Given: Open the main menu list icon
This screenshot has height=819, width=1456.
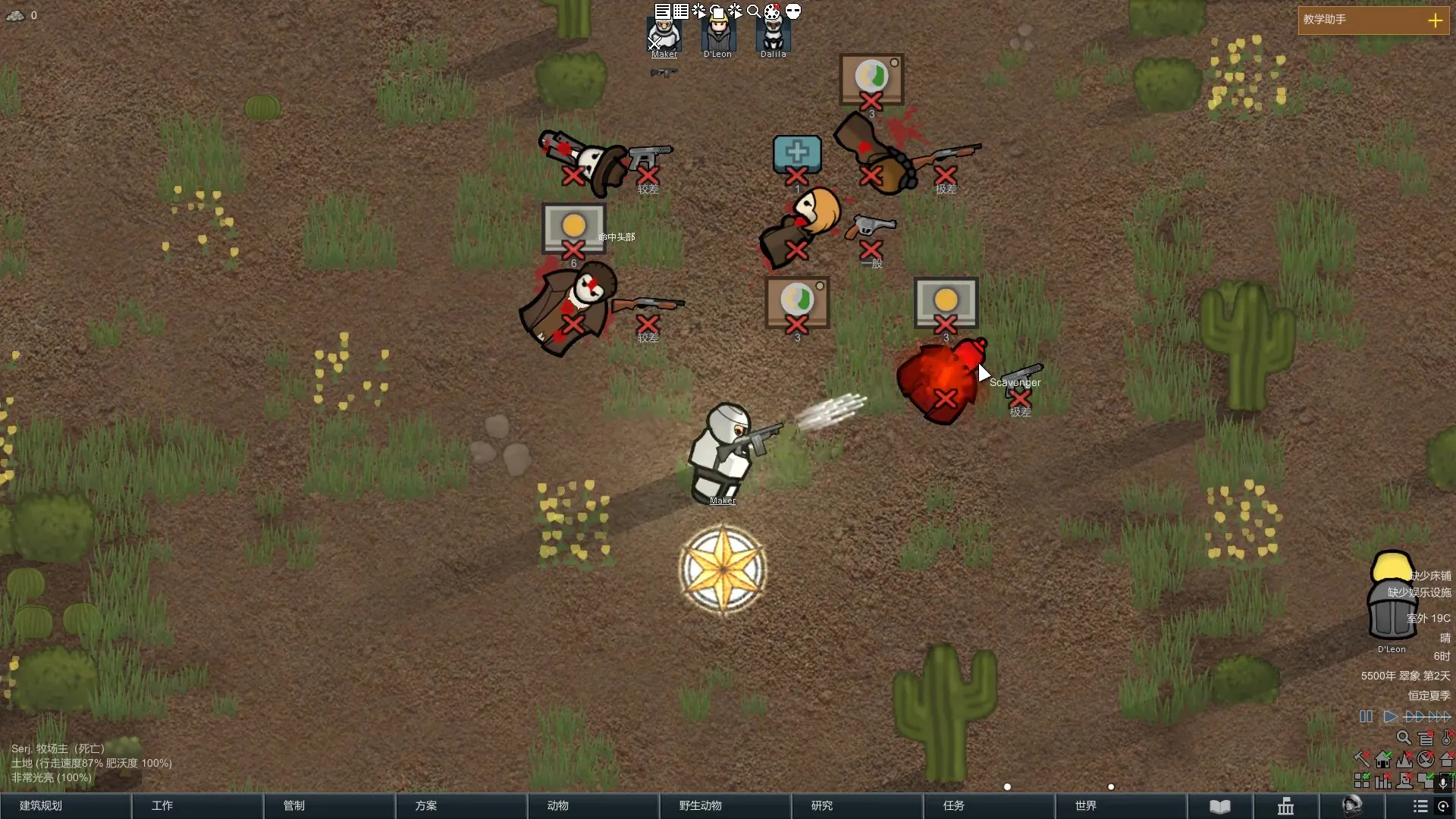Looking at the screenshot, I should coord(1420,806).
